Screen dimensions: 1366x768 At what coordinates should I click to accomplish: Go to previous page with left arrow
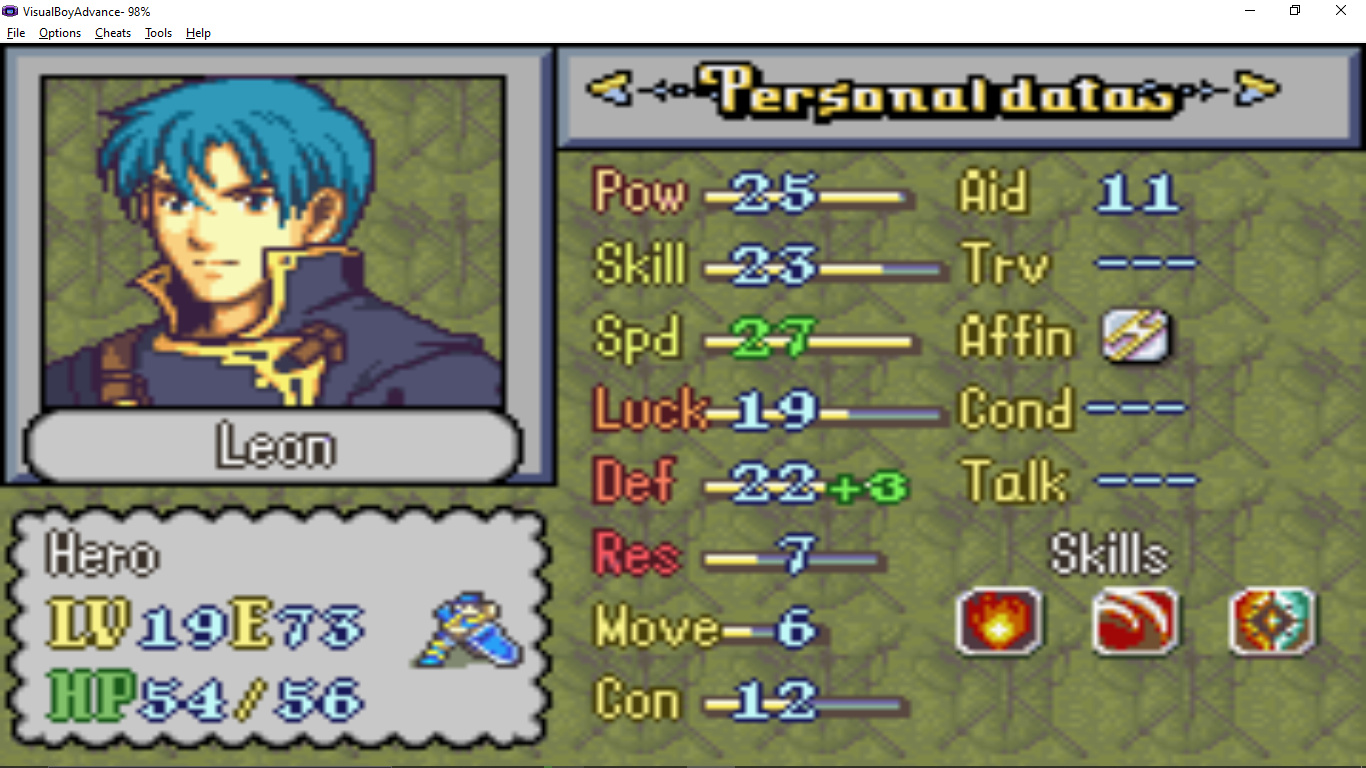coord(608,90)
